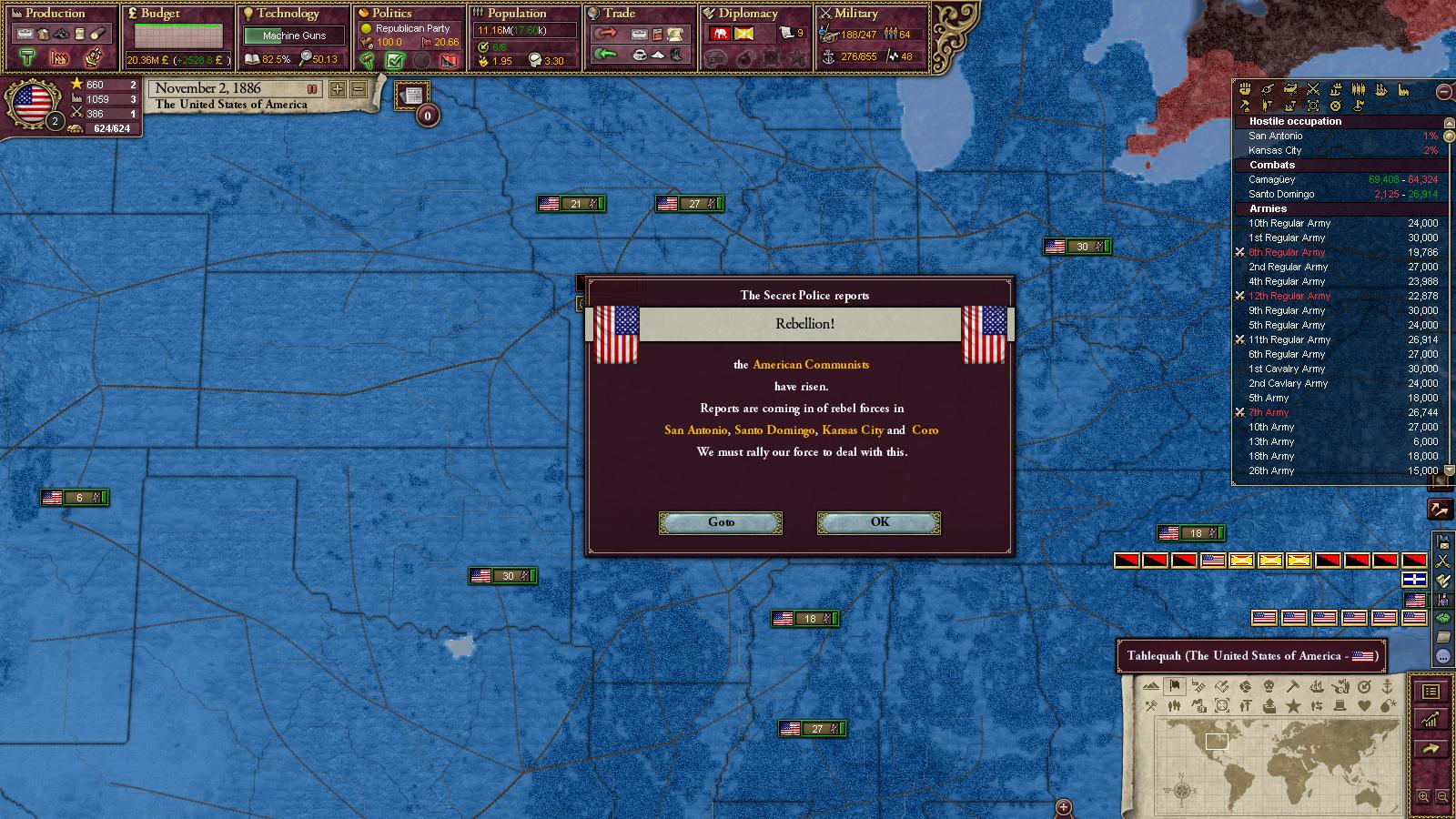The height and width of the screenshot is (819, 1456).
Task: Jump to the Camagüey combat entry
Action: coord(1272,179)
